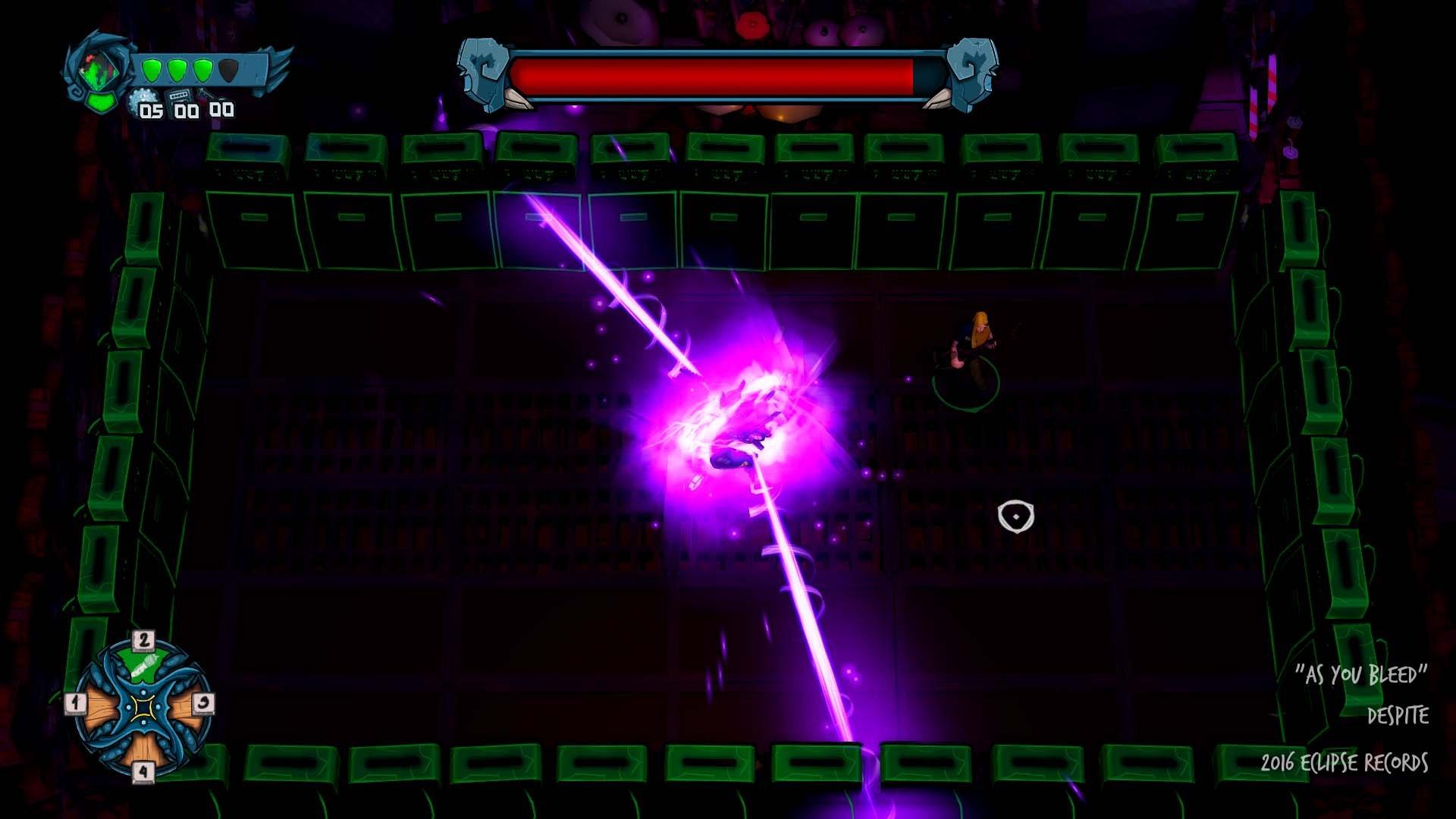The image size is (1456, 819).
Task: Click the white guitar pick pickup on the floor
Action: pyautogui.click(x=1015, y=516)
